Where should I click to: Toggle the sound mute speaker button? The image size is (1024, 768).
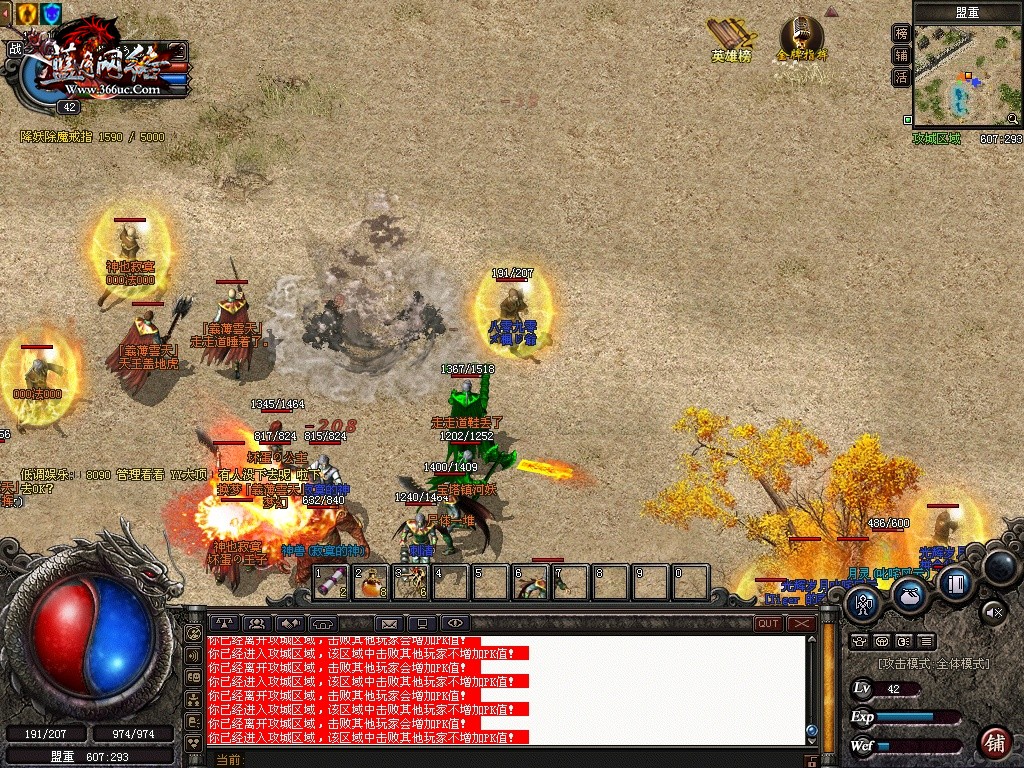point(992,609)
